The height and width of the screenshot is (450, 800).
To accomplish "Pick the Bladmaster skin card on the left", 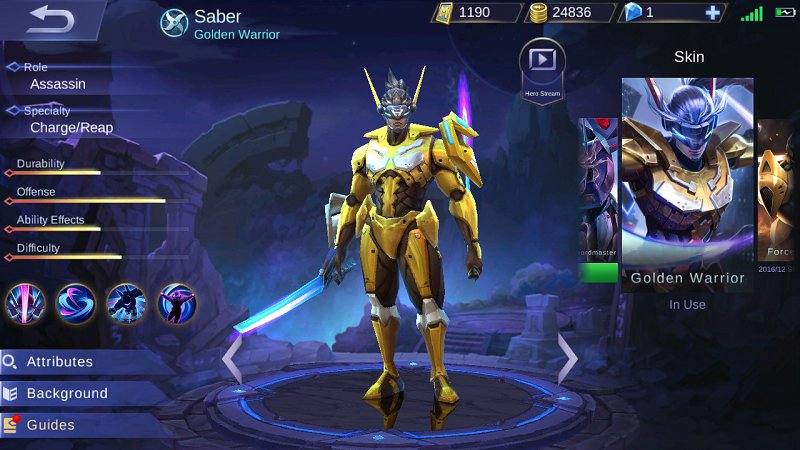I will click(x=599, y=200).
